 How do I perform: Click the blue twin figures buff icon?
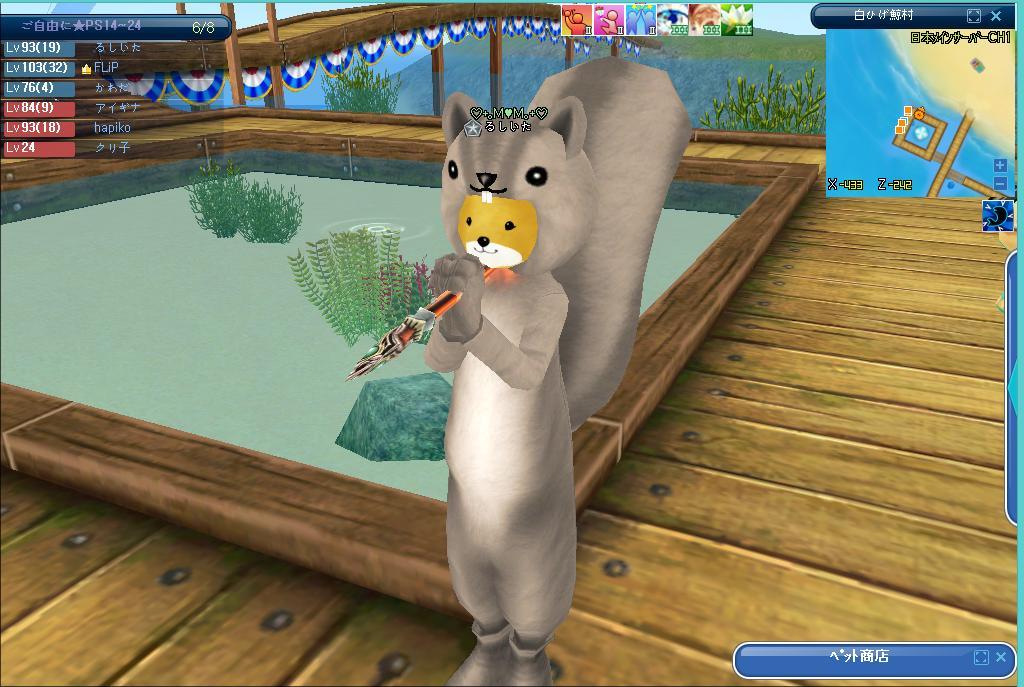[x=641, y=20]
